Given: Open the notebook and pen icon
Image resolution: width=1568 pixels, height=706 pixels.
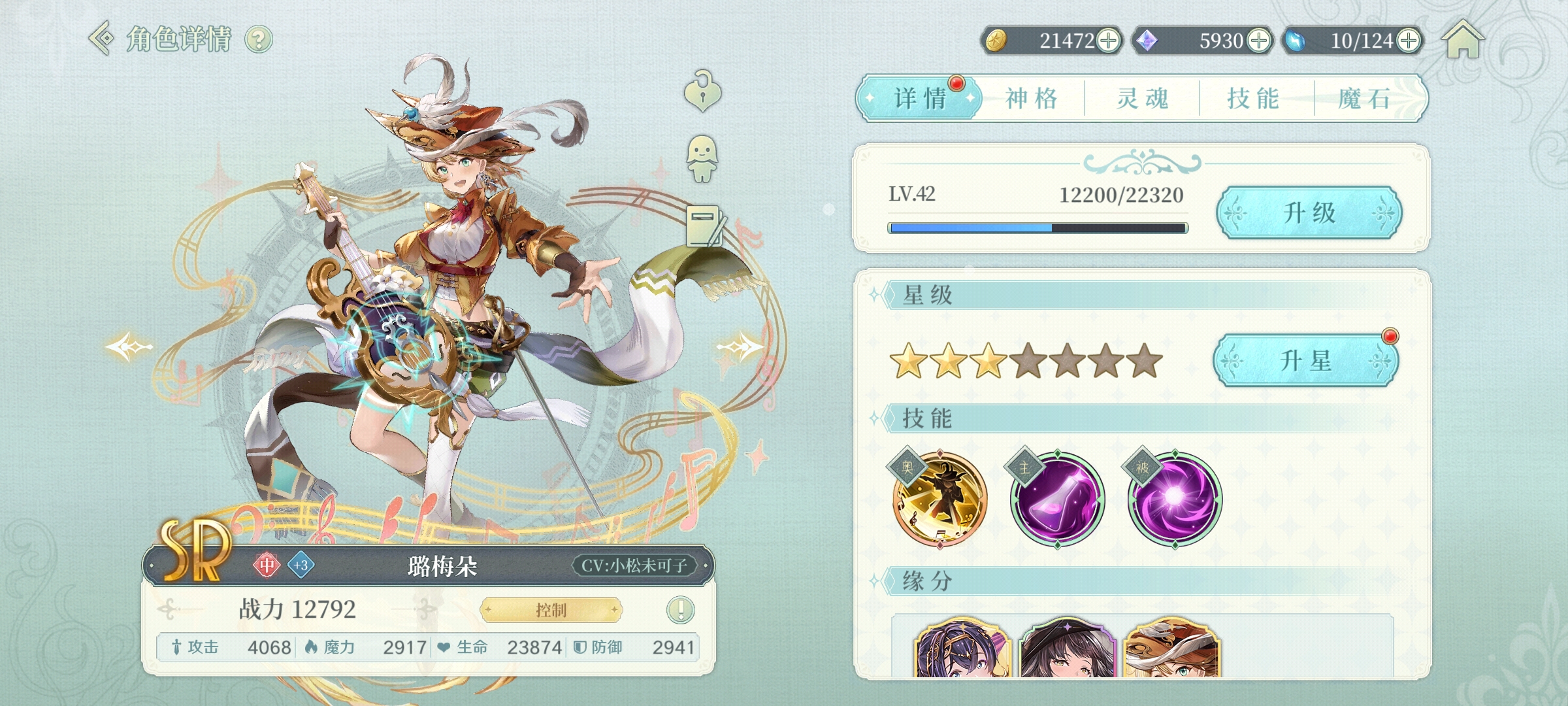Looking at the screenshot, I should tap(706, 226).
